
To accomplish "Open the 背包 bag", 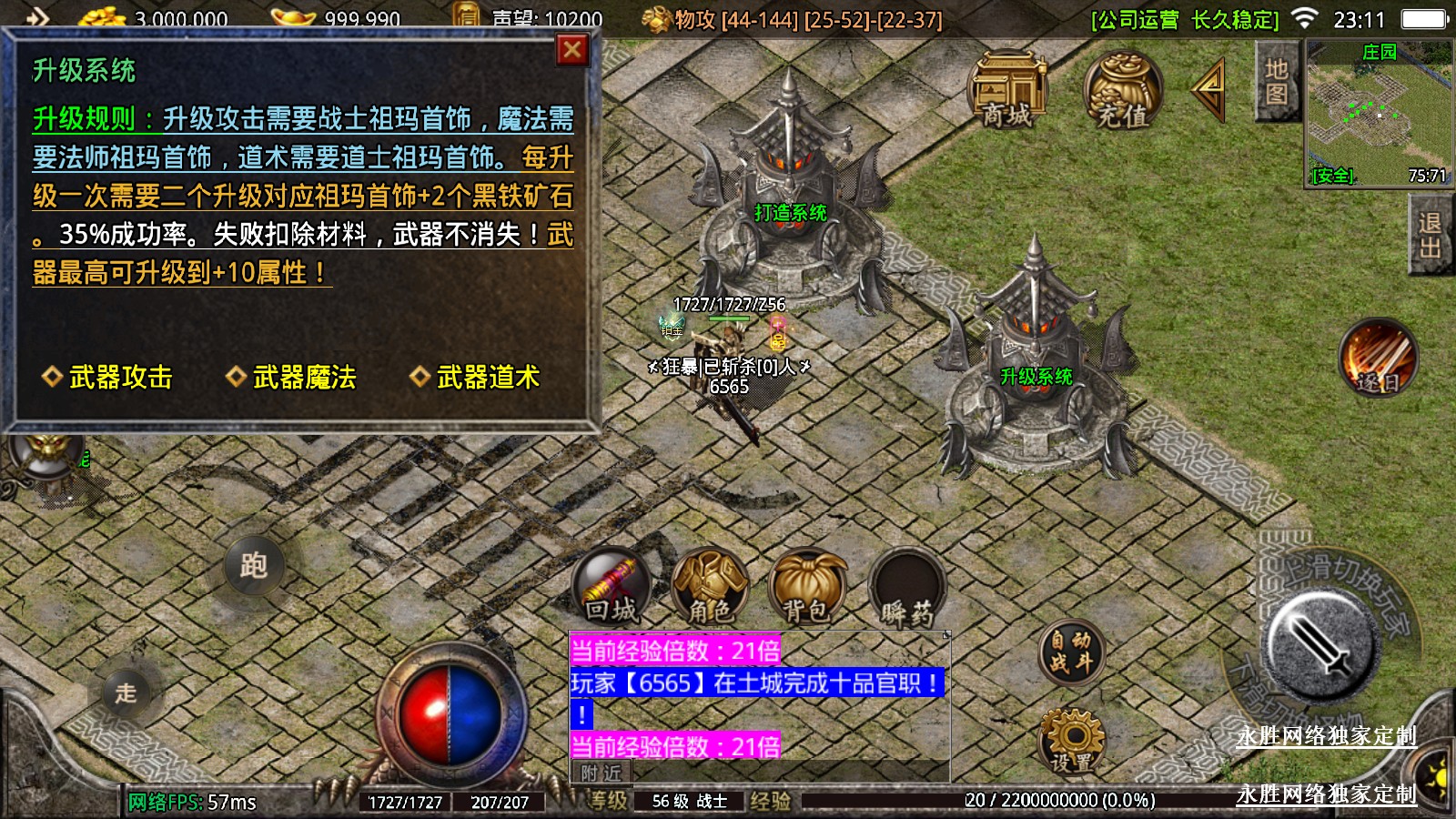I will click(x=807, y=587).
